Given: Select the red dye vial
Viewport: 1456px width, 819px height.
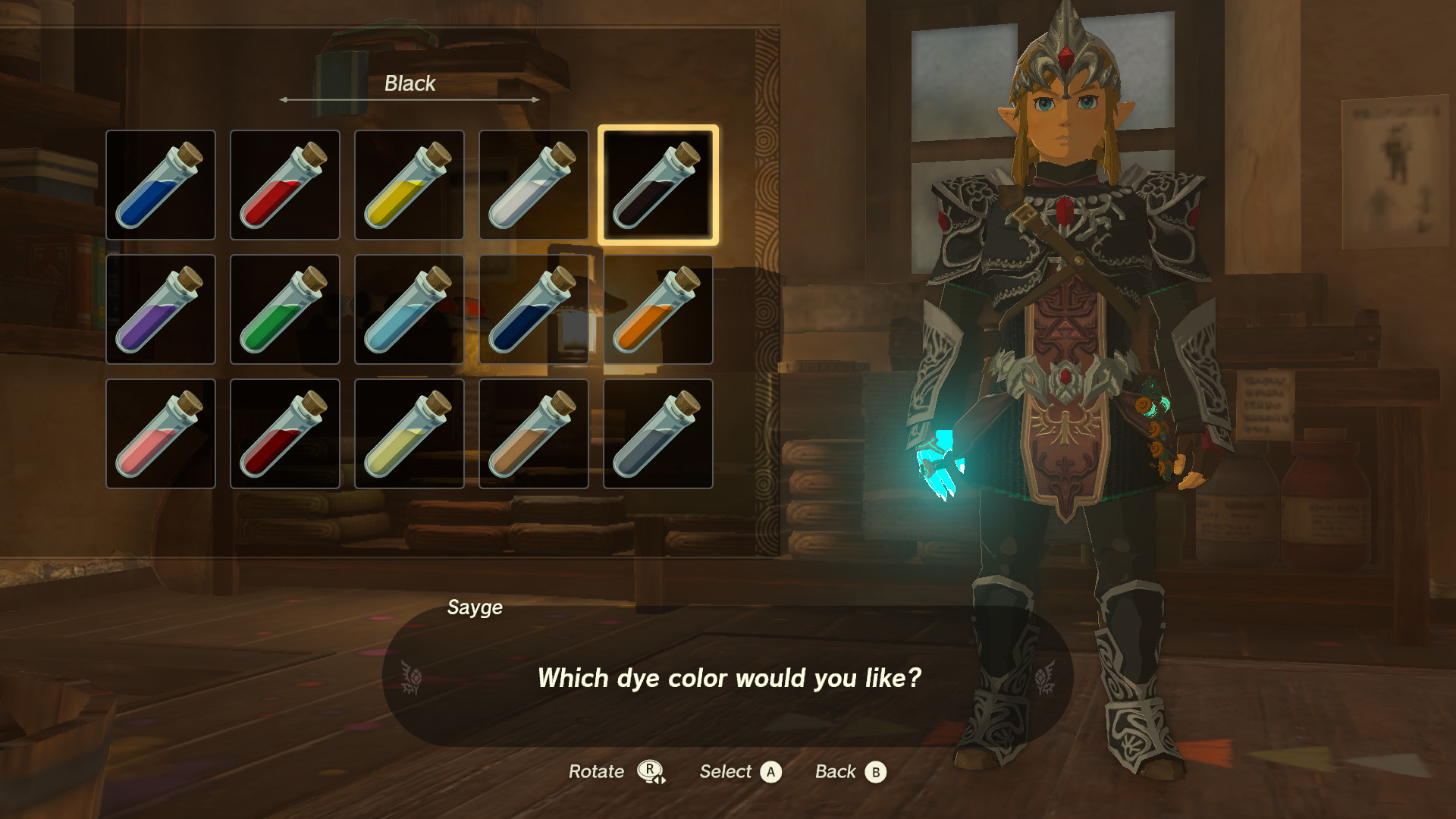Looking at the screenshot, I should pos(285,184).
